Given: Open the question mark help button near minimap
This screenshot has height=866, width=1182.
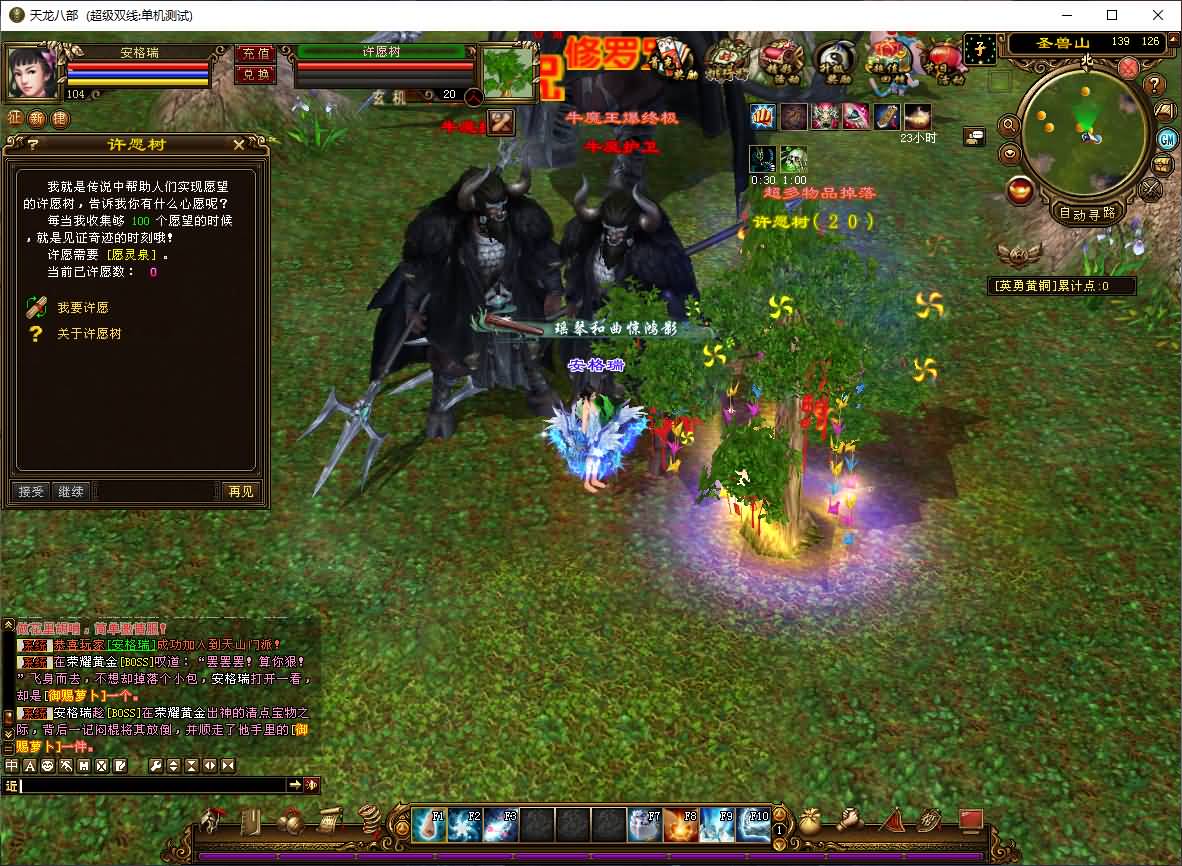Looking at the screenshot, I should click(x=1154, y=85).
